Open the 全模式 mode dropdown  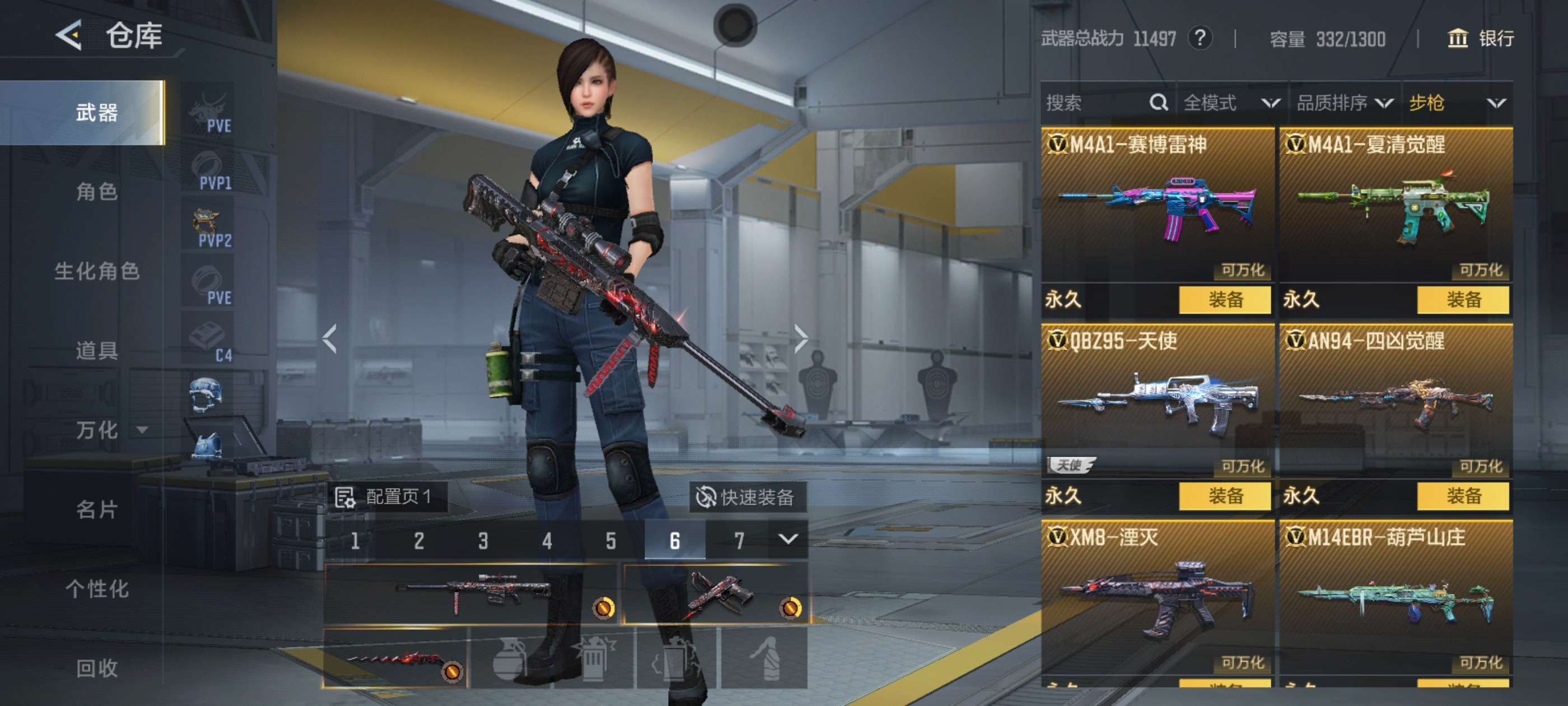tap(1231, 103)
